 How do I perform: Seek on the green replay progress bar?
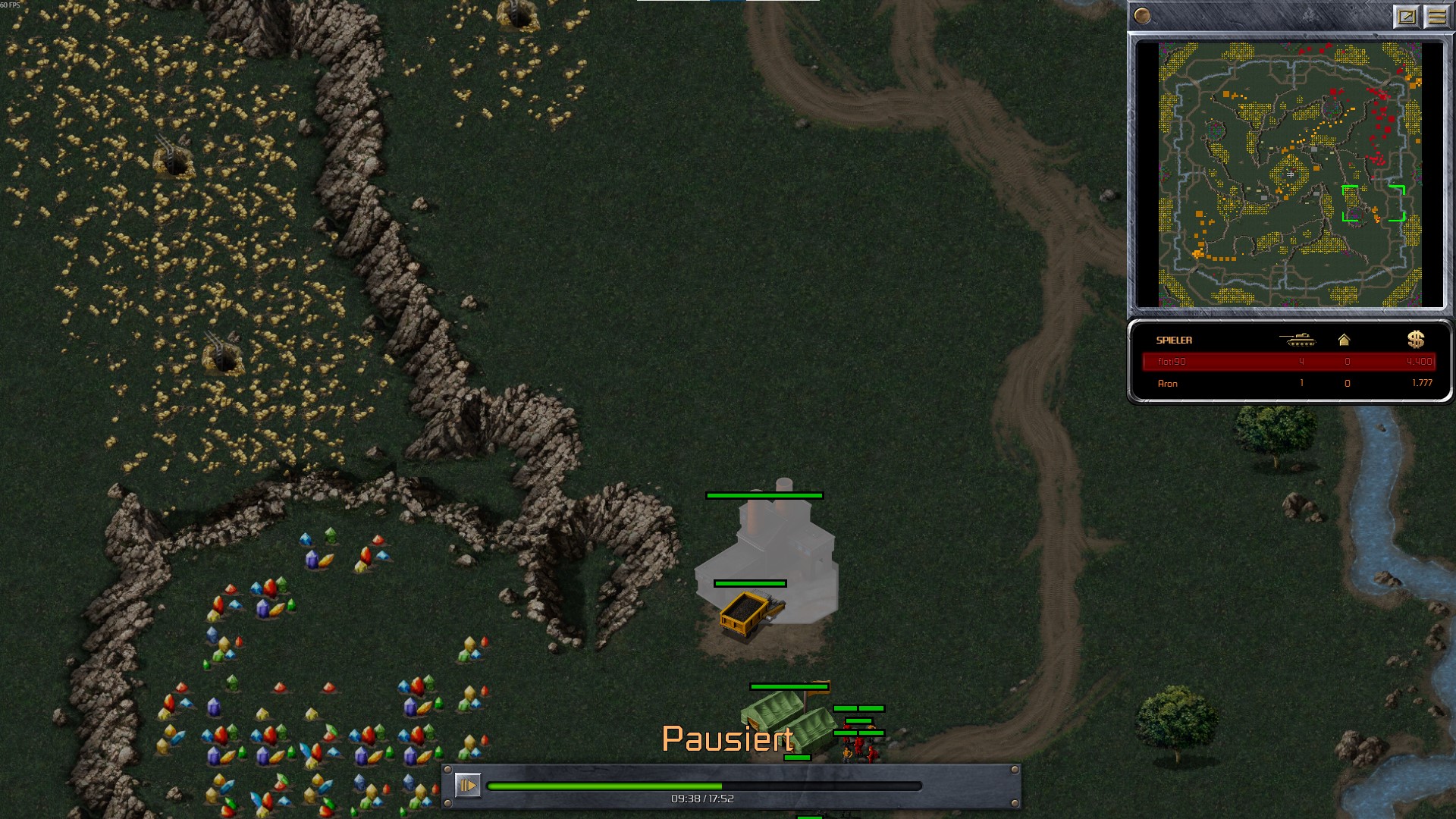click(704, 786)
